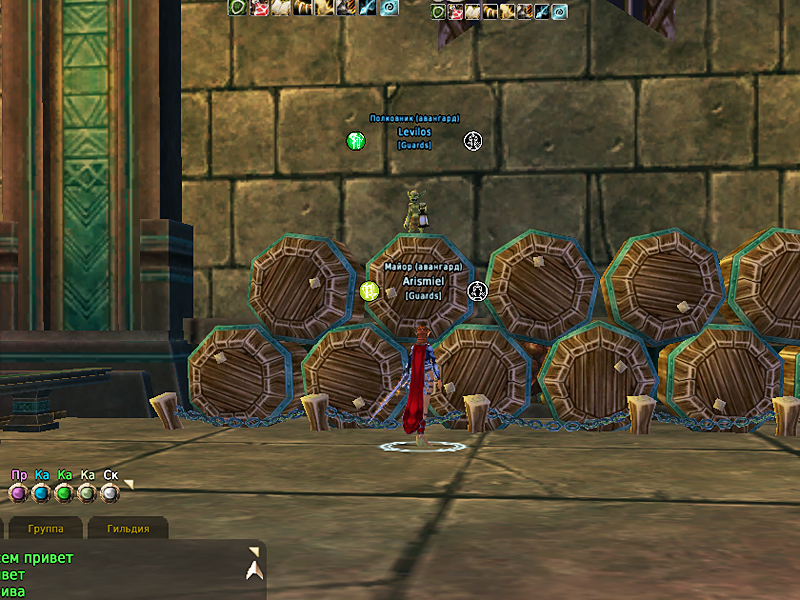Click the chat window's white up arrow
800x600 pixels.
[x=255, y=570]
